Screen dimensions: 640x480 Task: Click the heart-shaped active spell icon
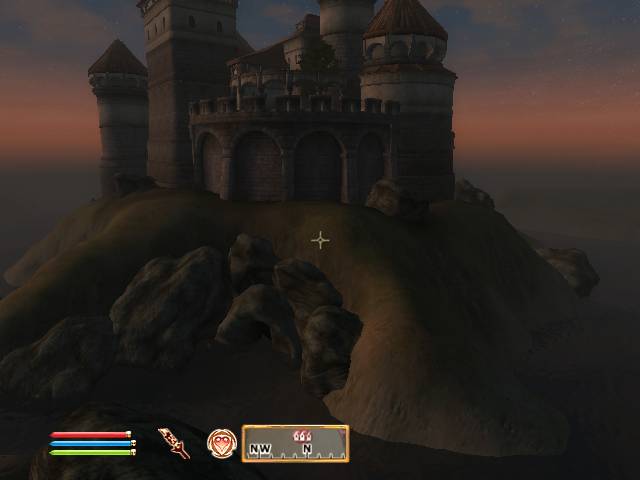point(221,443)
